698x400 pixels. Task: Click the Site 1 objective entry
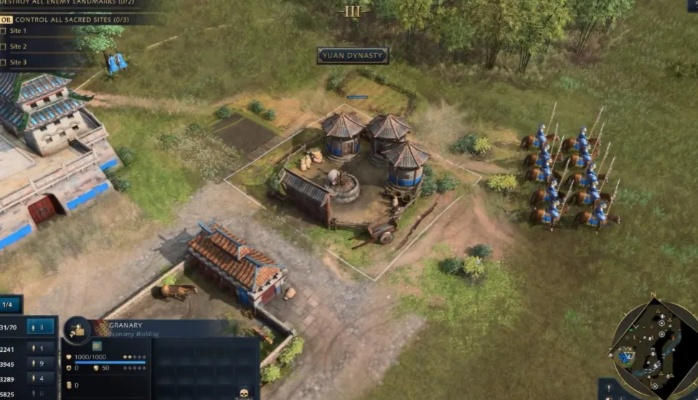click(18, 31)
